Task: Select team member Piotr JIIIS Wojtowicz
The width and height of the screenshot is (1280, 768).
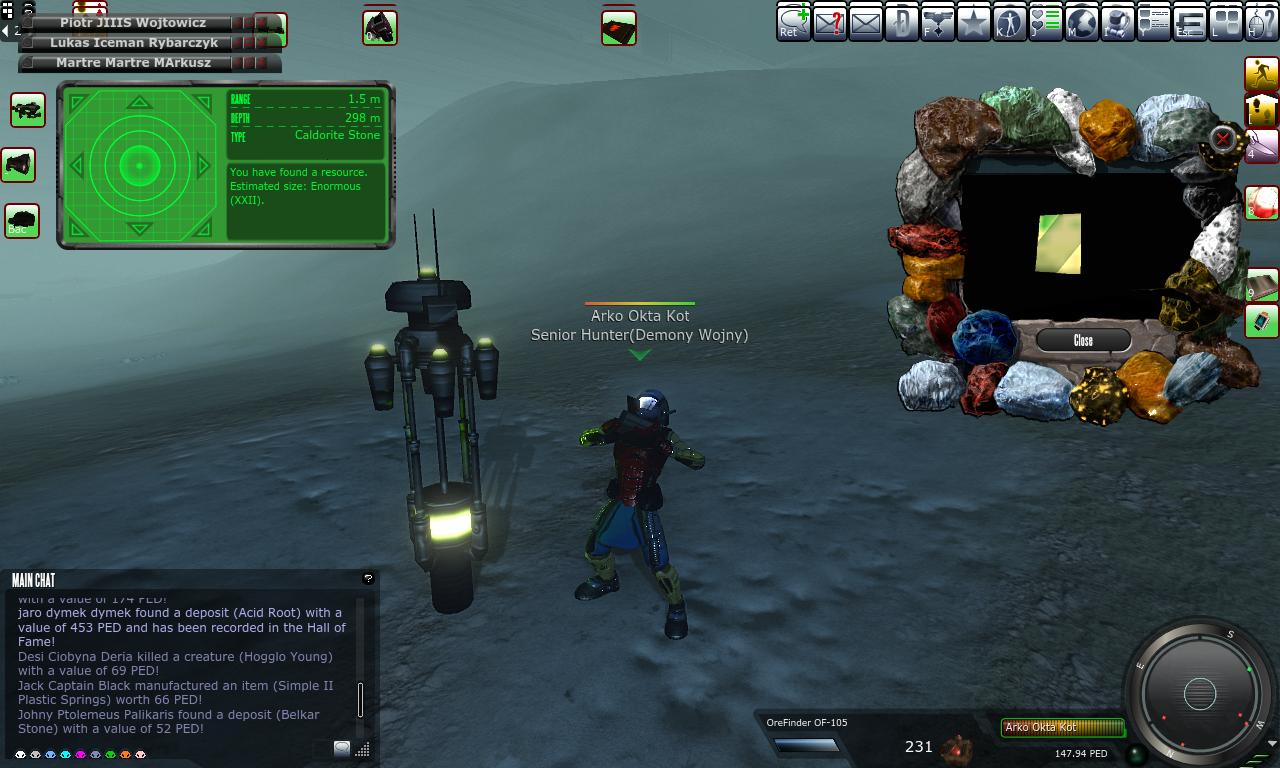Action: coord(132,22)
